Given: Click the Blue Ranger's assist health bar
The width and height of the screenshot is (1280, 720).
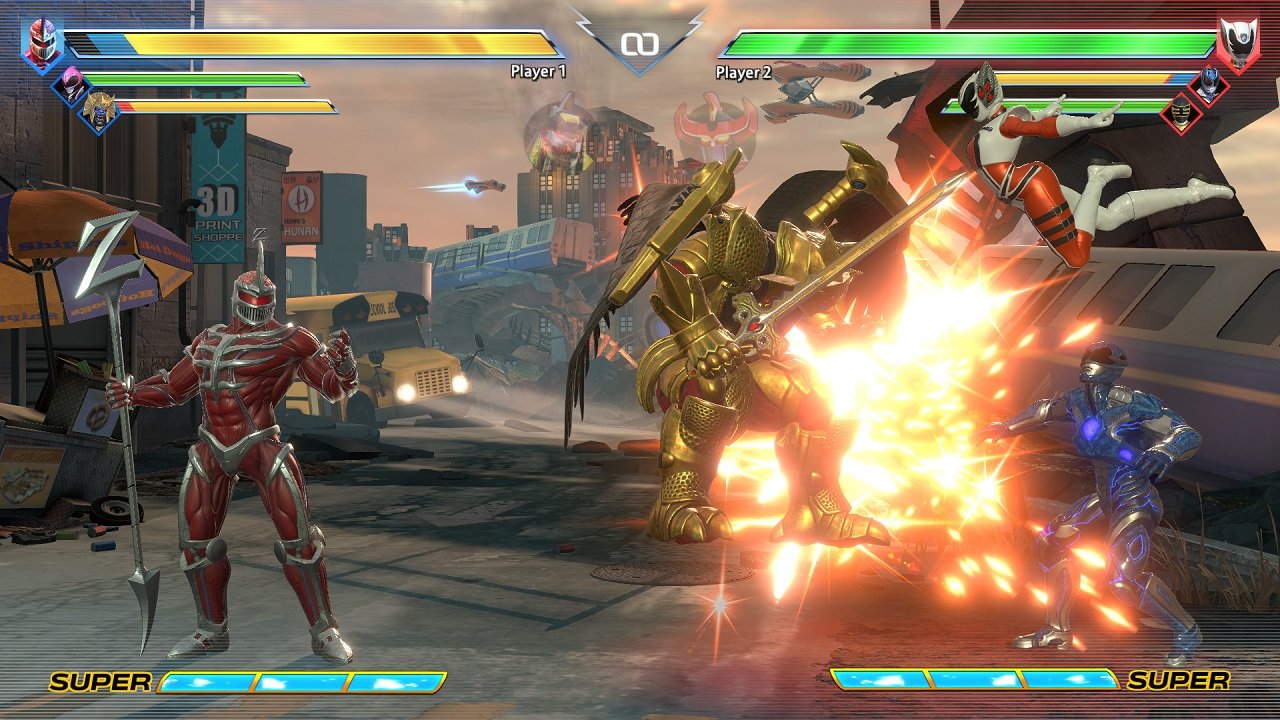Looking at the screenshot, I should [1090, 77].
